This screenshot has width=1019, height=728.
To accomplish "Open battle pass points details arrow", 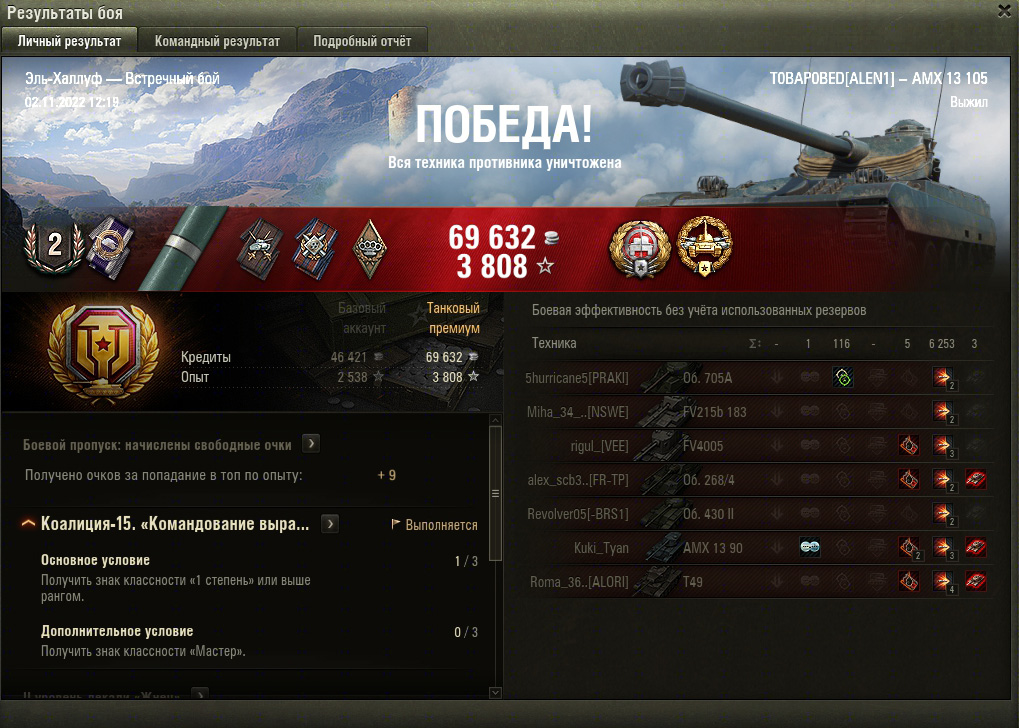I will click(x=311, y=443).
